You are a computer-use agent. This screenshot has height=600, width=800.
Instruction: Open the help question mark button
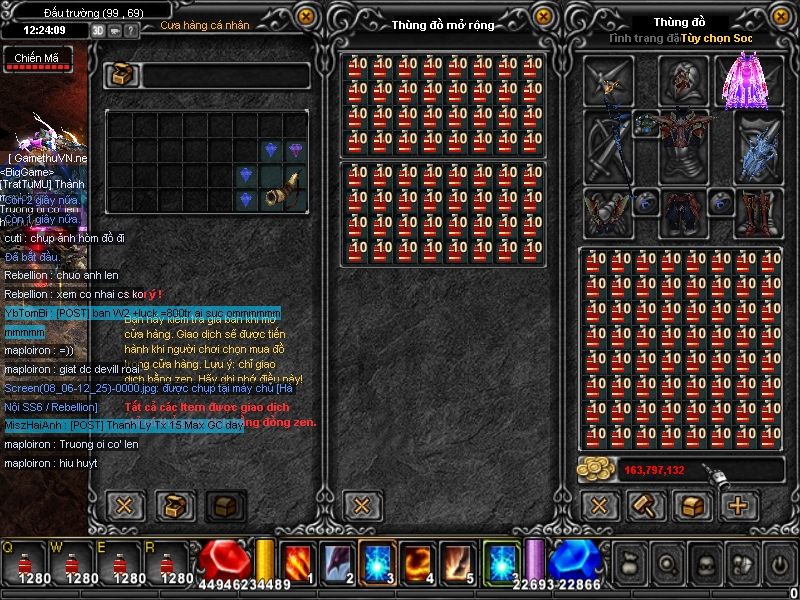133,31
